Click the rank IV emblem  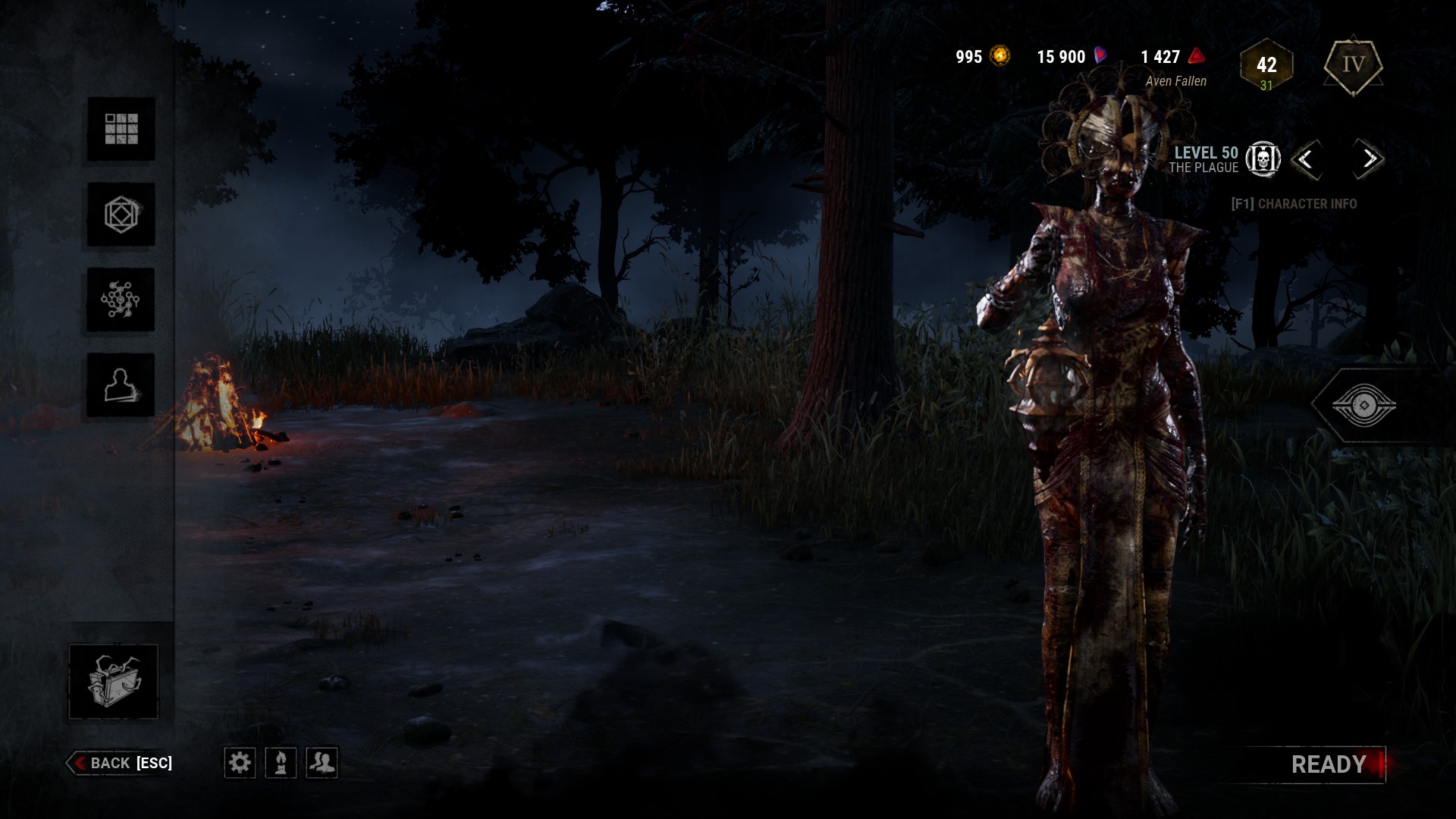(x=1354, y=65)
